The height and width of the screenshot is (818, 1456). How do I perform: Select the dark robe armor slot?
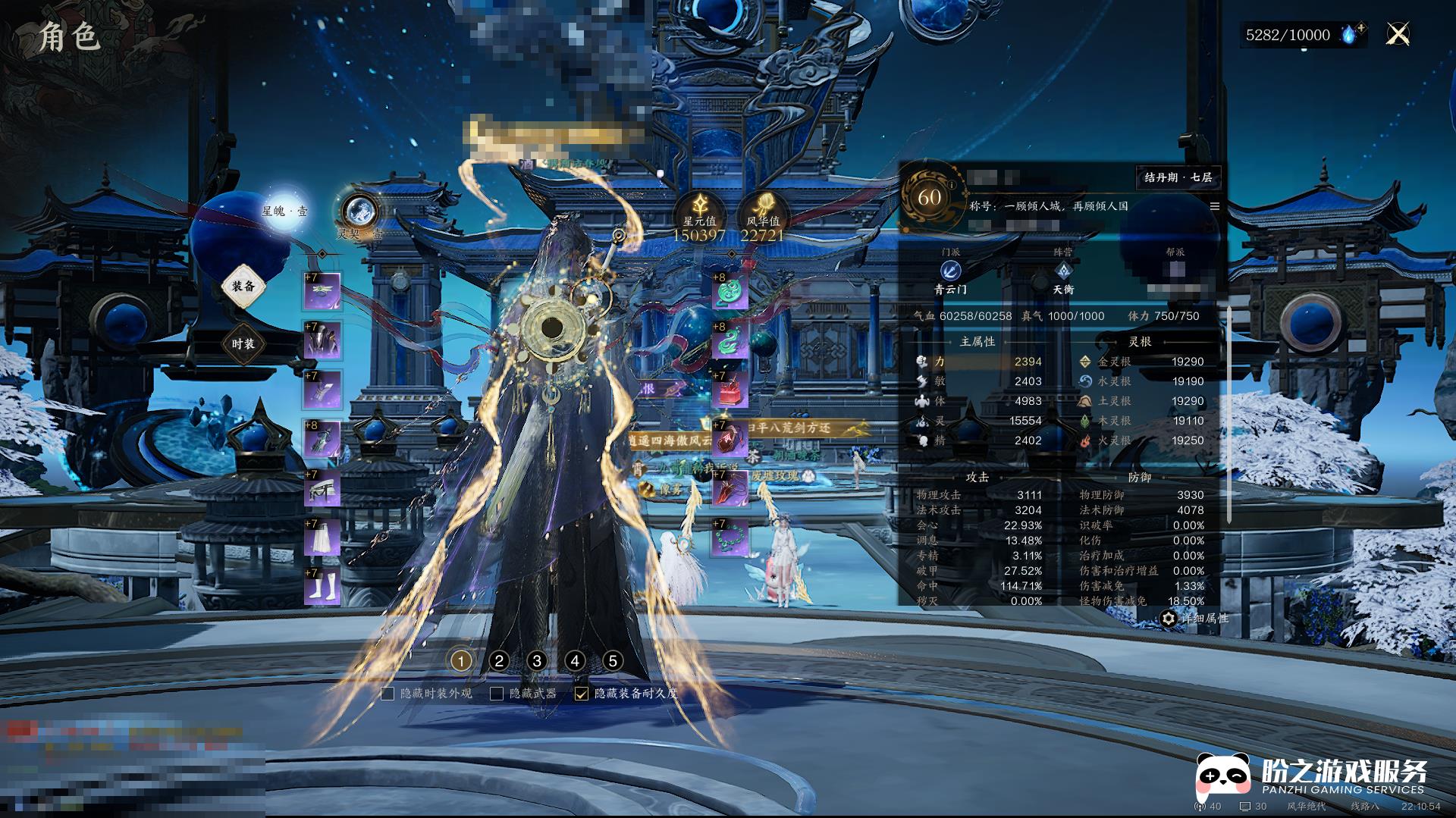pos(322,340)
